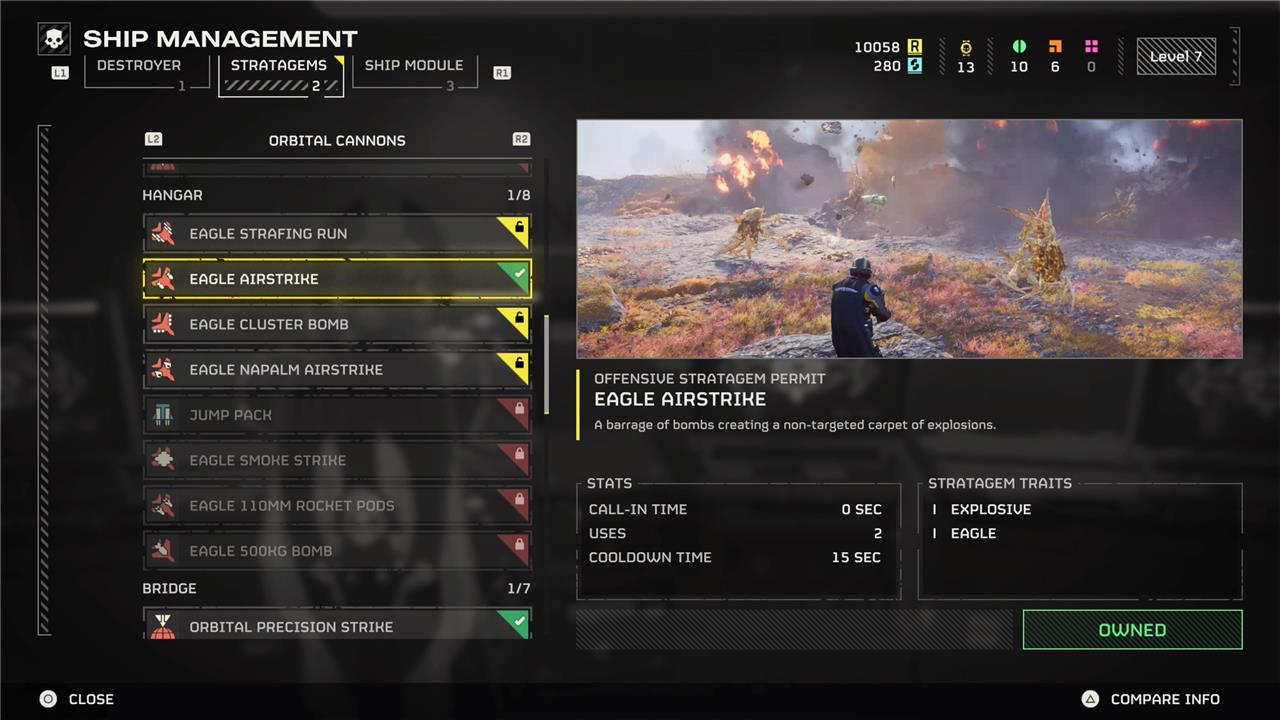Click the green Owned button
1280x720 pixels.
1132,630
